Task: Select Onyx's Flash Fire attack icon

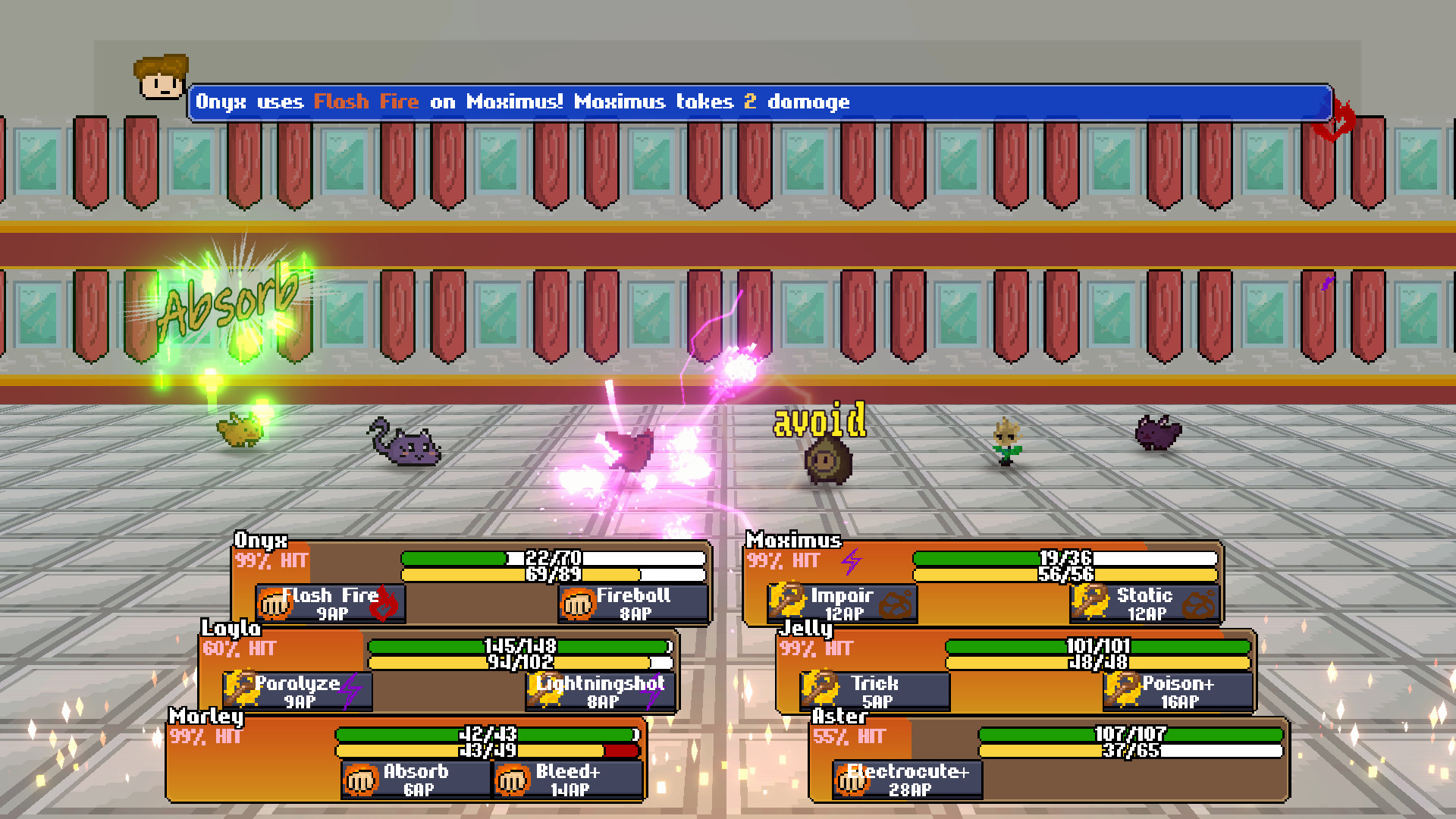Action: tap(273, 604)
